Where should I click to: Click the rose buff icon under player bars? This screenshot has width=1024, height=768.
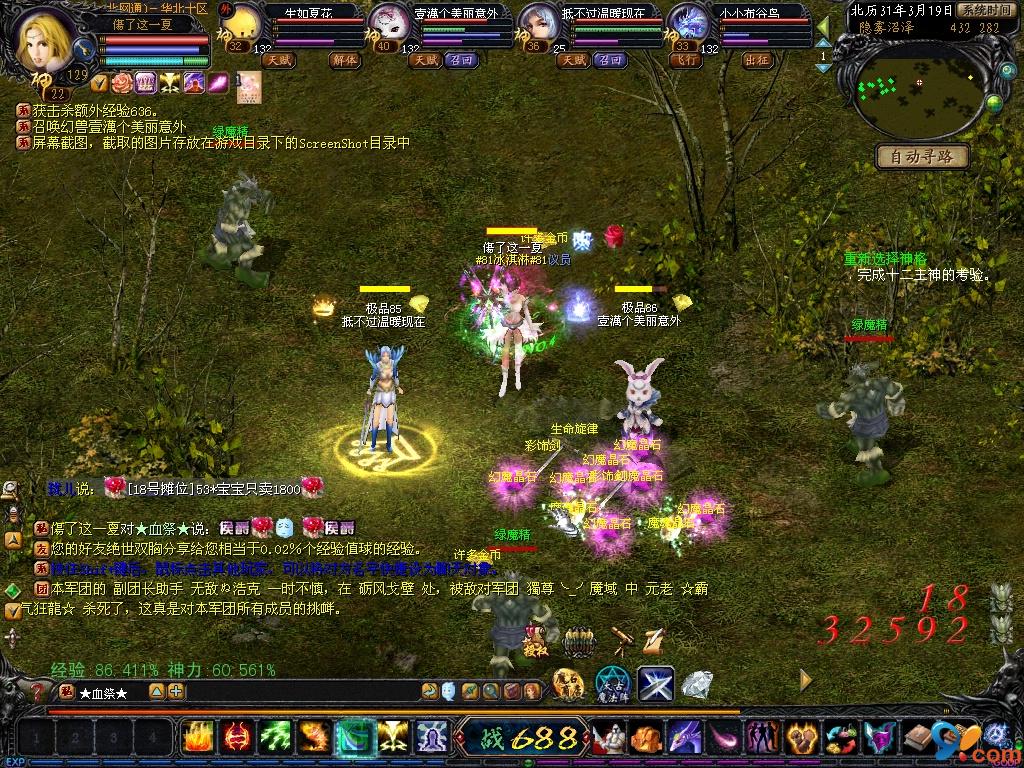[x=122, y=82]
